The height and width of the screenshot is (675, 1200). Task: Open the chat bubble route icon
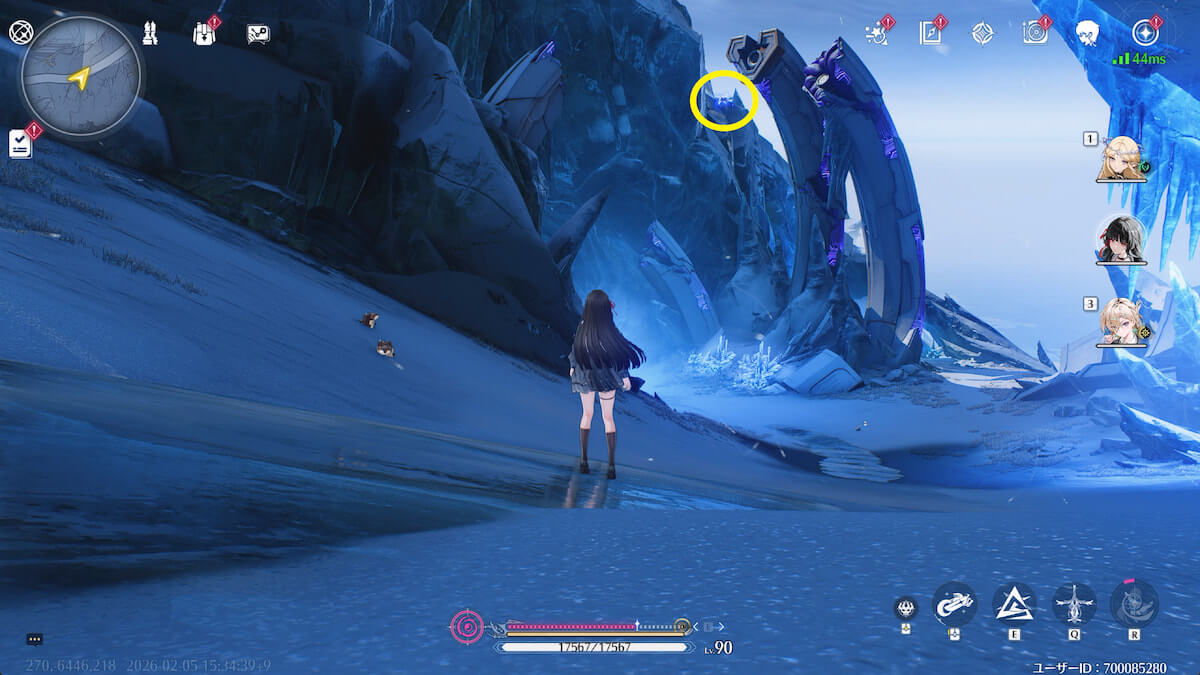[258, 34]
